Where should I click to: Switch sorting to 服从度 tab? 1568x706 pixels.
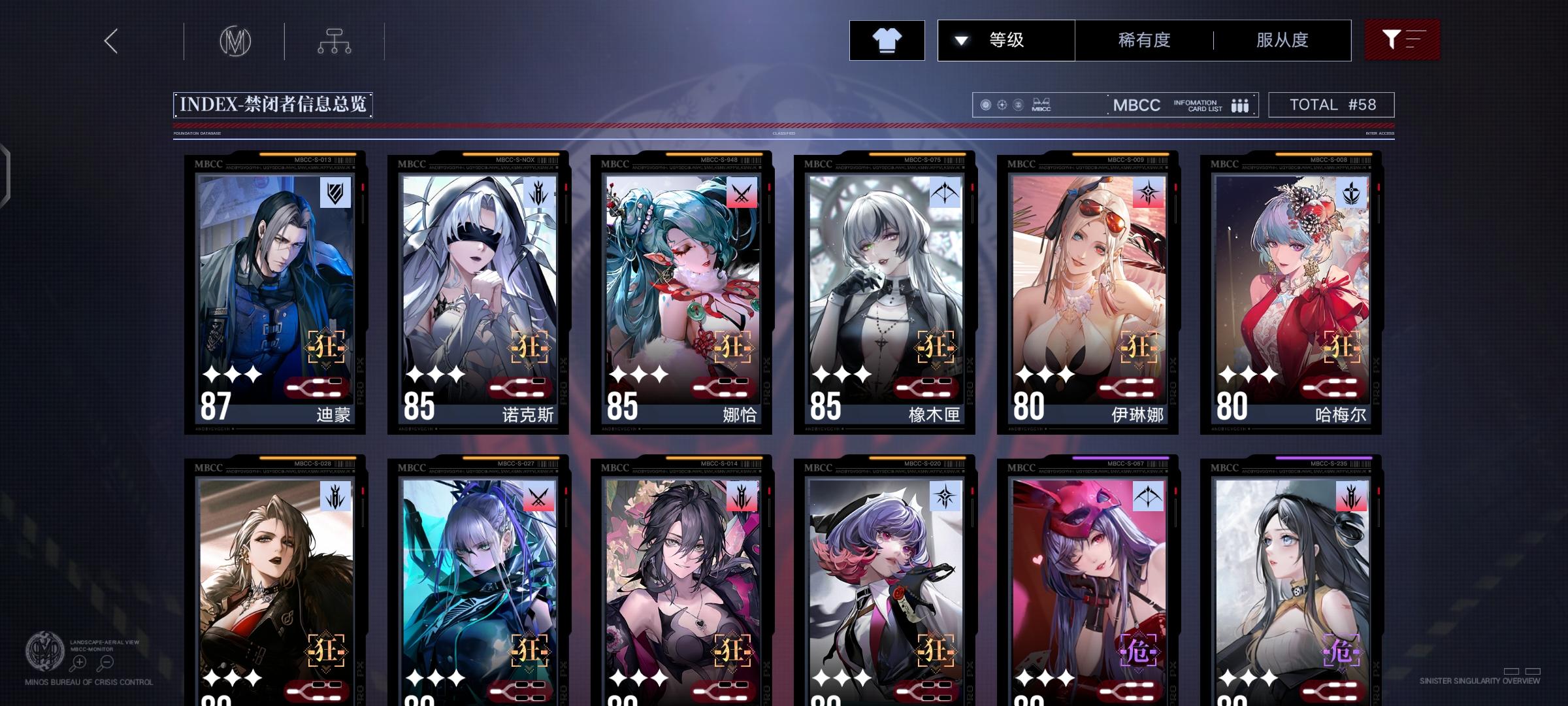[x=1281, y=40]
